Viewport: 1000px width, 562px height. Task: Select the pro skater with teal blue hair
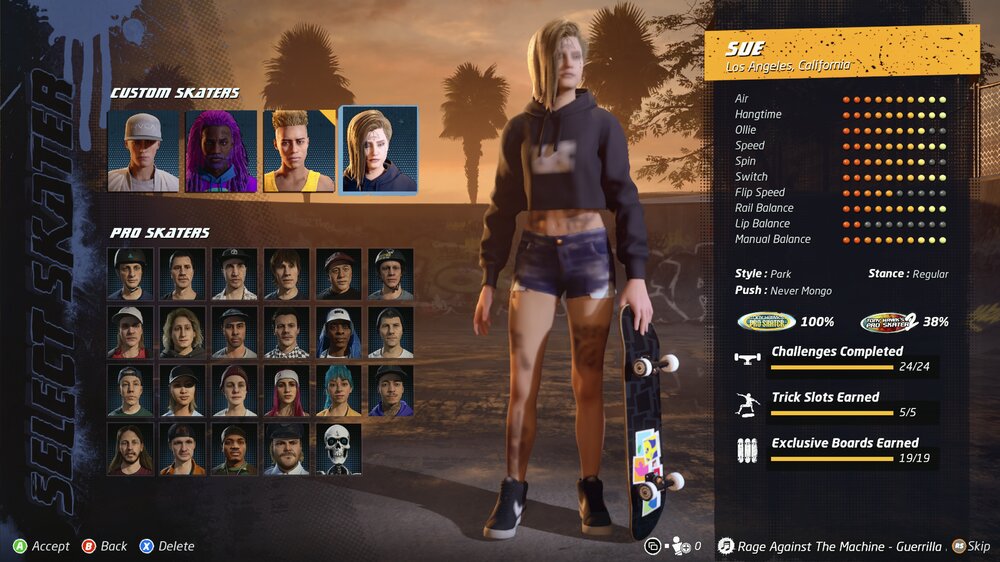click(339, 391)
